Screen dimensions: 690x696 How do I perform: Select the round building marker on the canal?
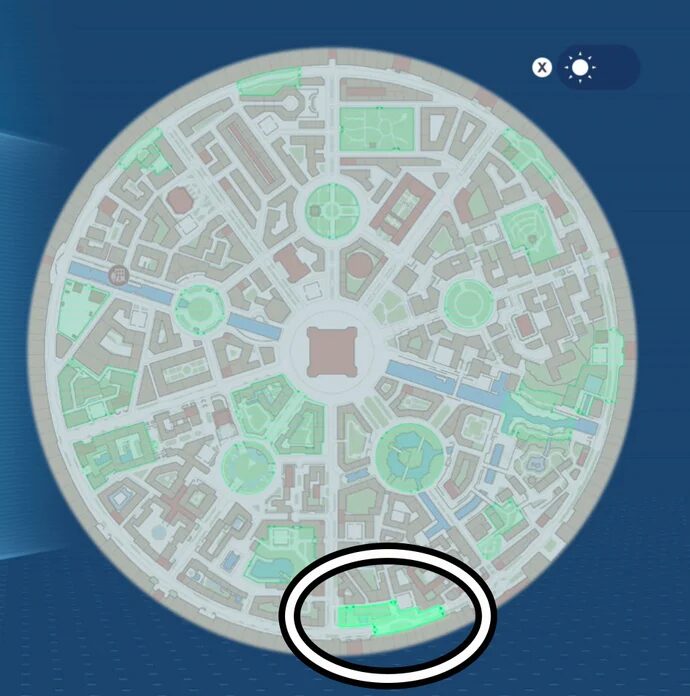[118, 275]
